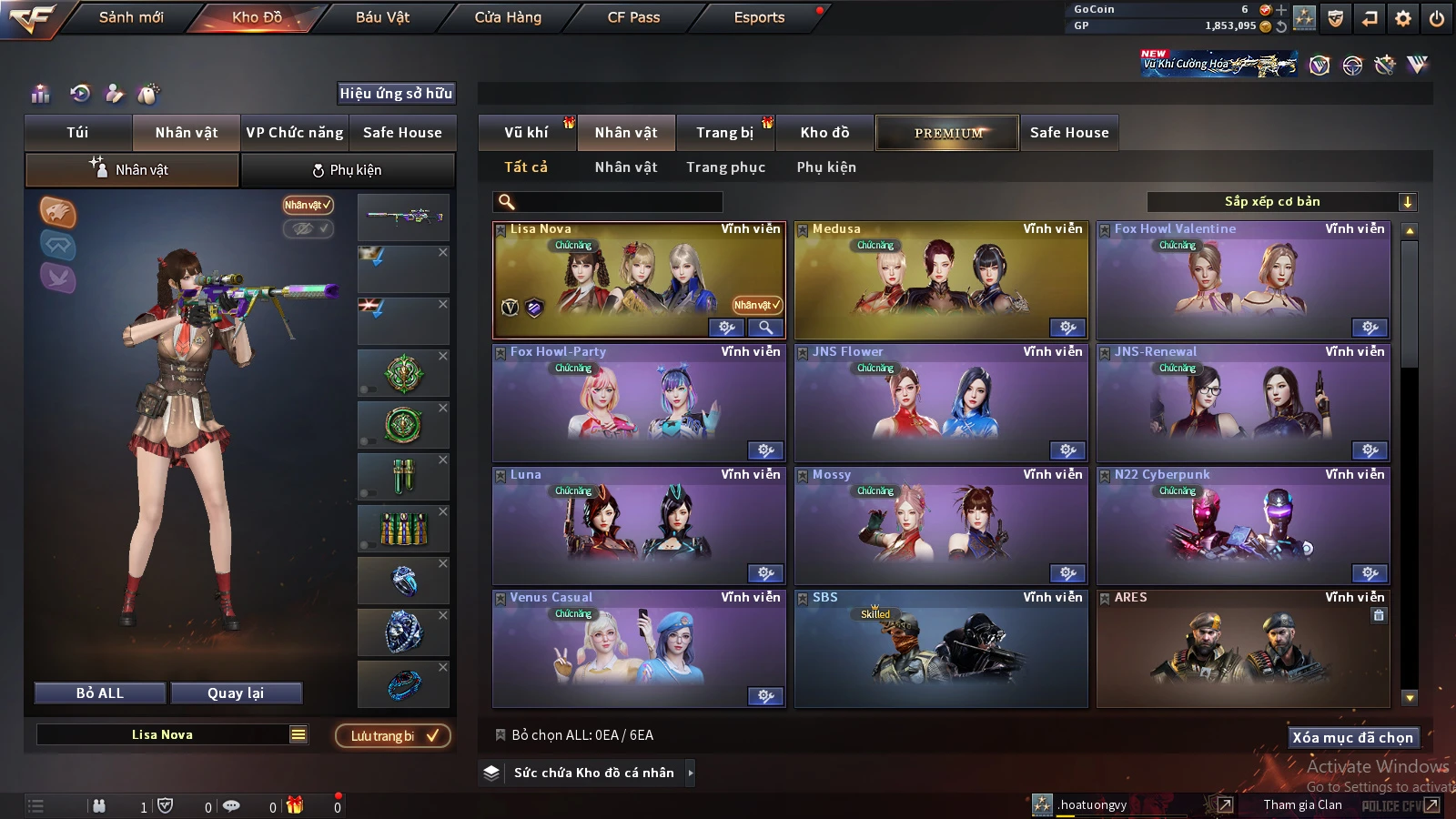Open the Hiệu ứng sở hữu panel
The width and height of the screenshot is (1456, 819).
click(x=396, y=93)
